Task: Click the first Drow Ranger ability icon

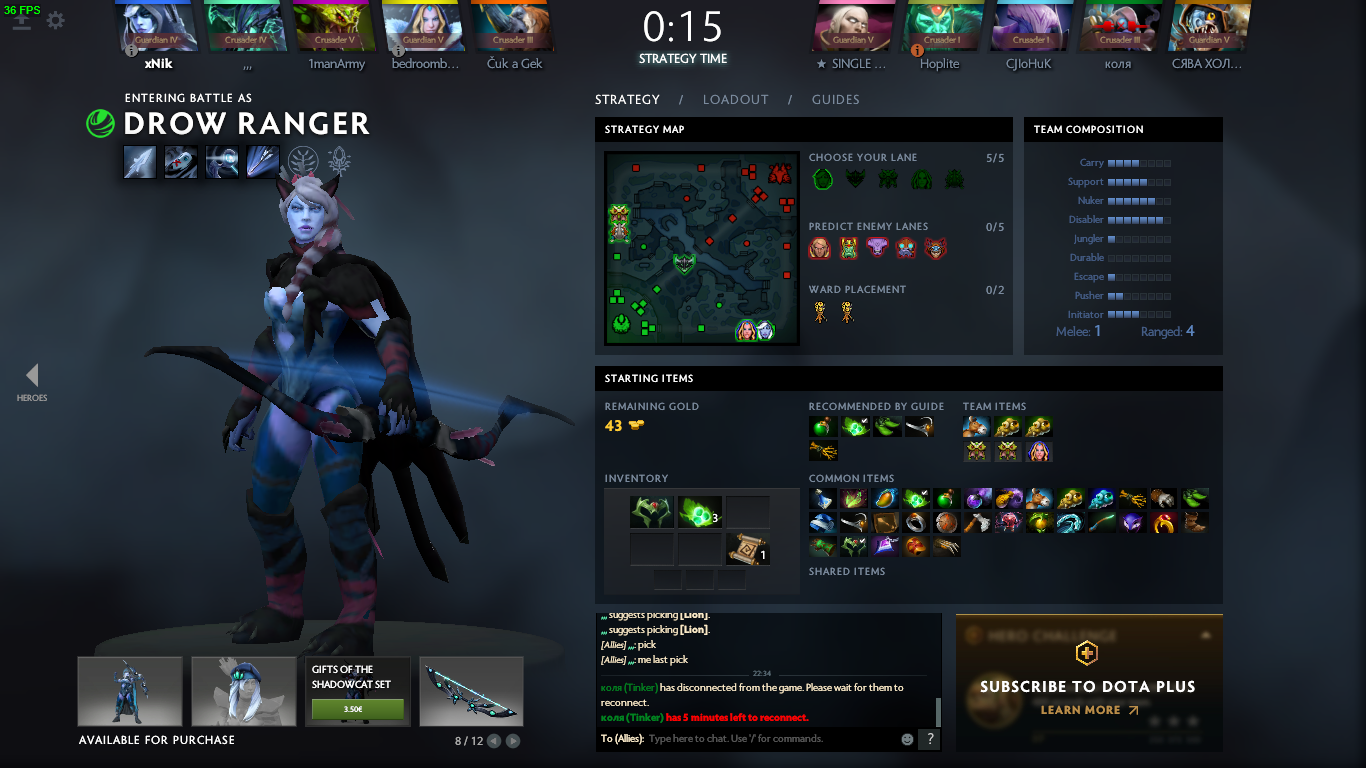Action: click(x=140, y=162)
